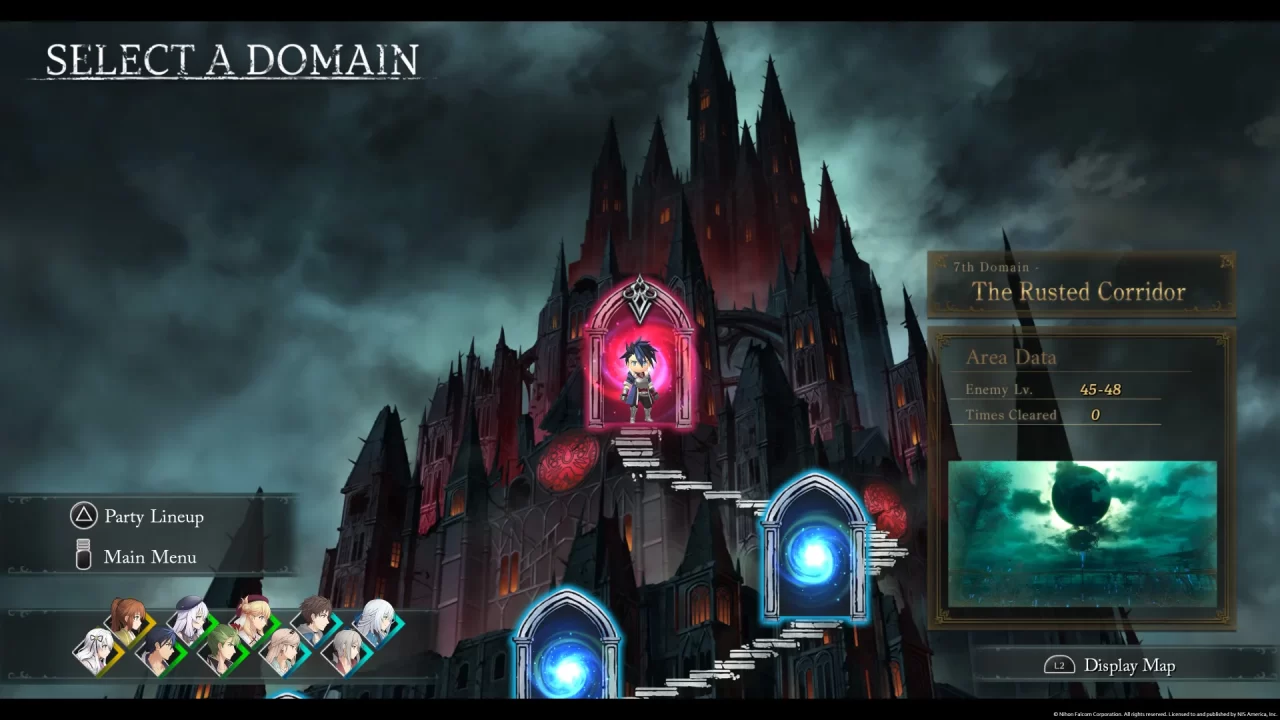Select the green-haired boy portrait
This screenshot has height=720, width=1280.
point(224,648)
